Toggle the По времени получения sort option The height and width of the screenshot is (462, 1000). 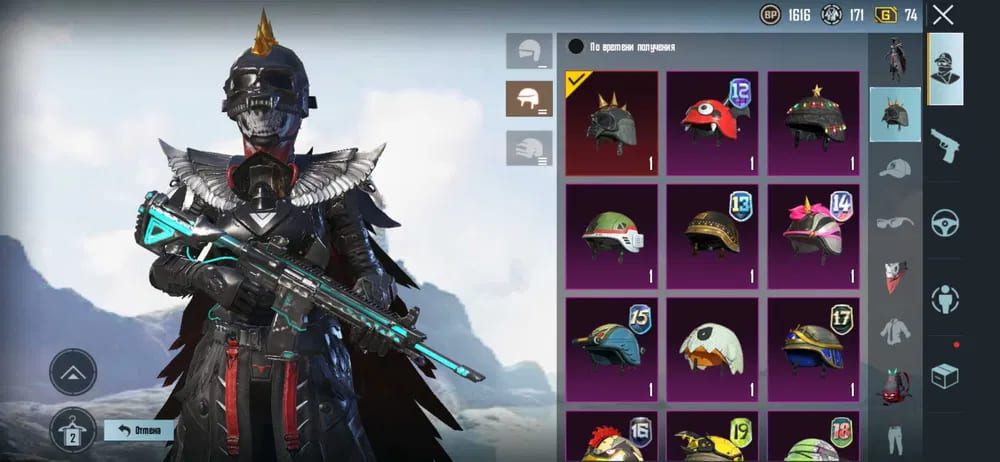[x=576, y=47]
